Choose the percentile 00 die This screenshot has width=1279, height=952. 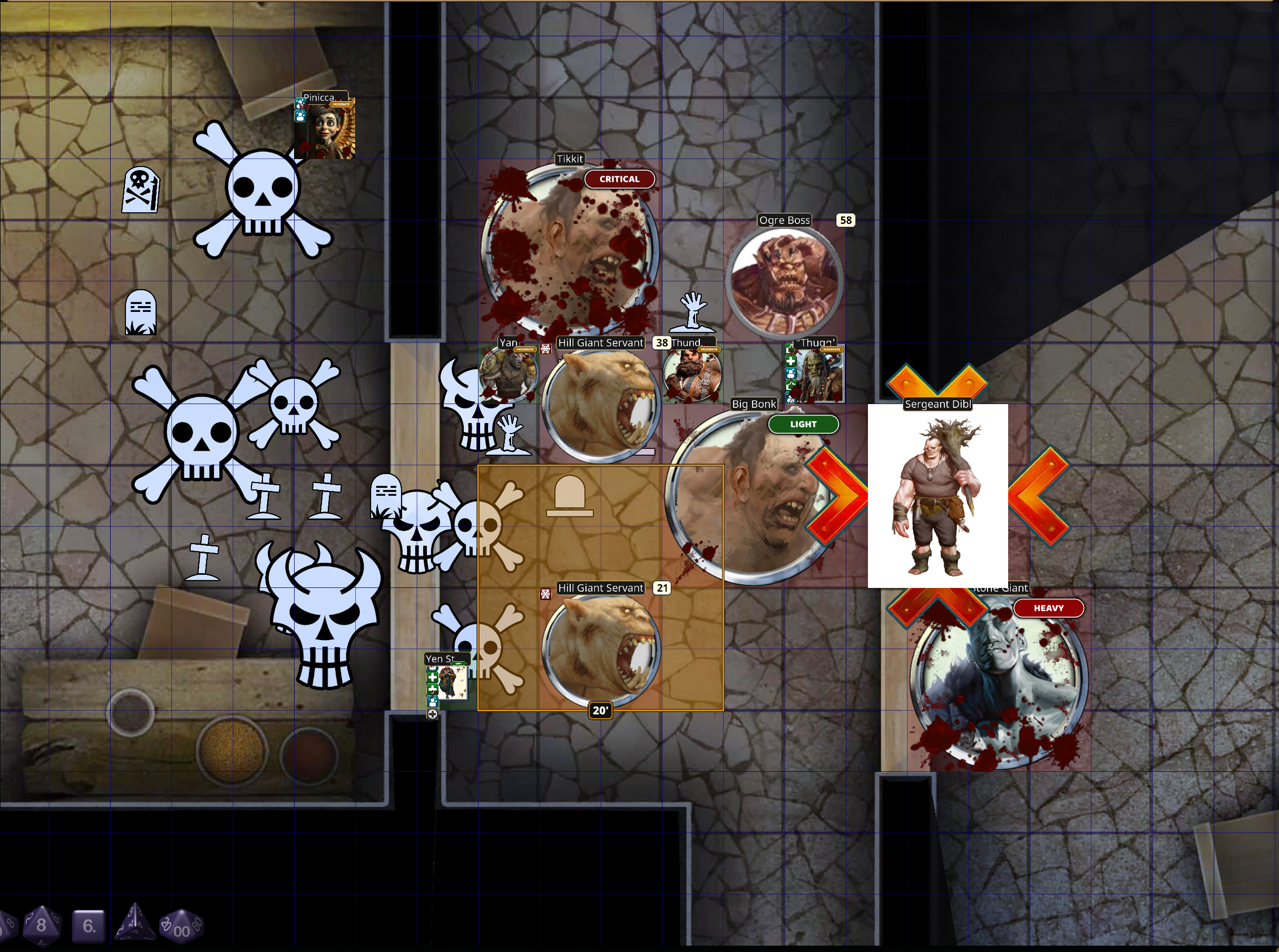(182, 927)
